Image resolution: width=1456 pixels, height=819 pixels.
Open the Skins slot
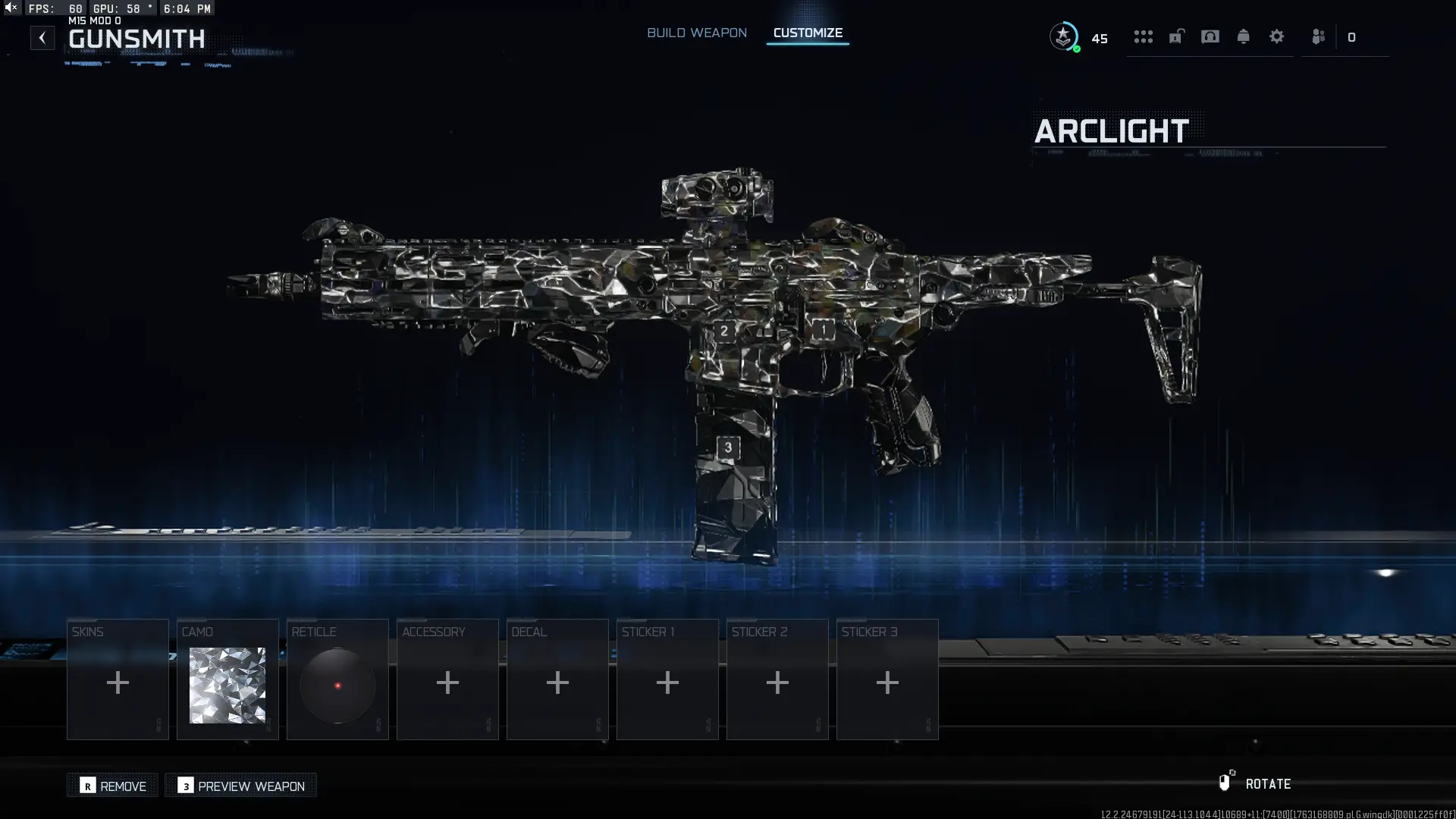click(118, 682)
